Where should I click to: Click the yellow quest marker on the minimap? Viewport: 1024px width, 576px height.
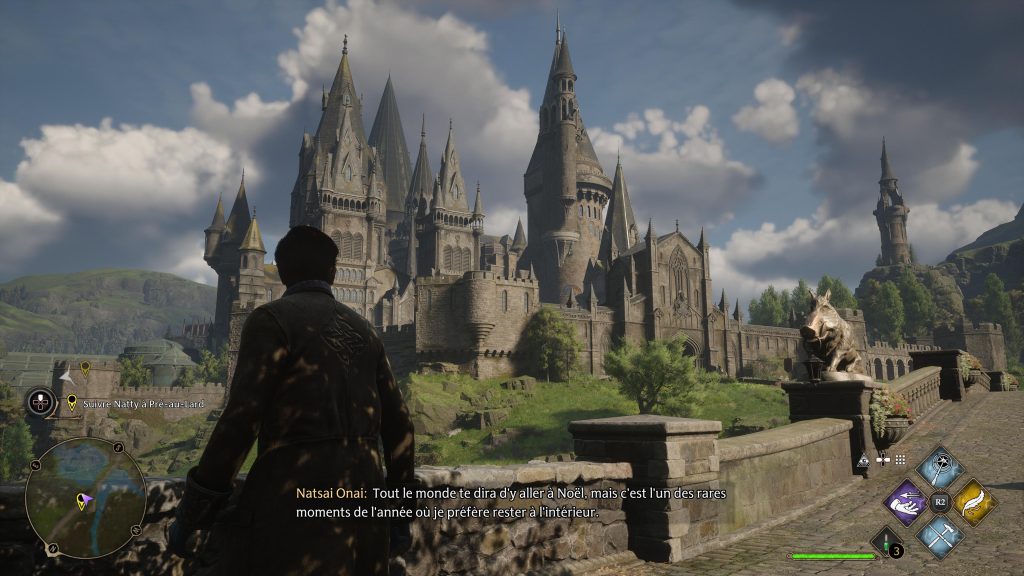click(x=81, y=502)
